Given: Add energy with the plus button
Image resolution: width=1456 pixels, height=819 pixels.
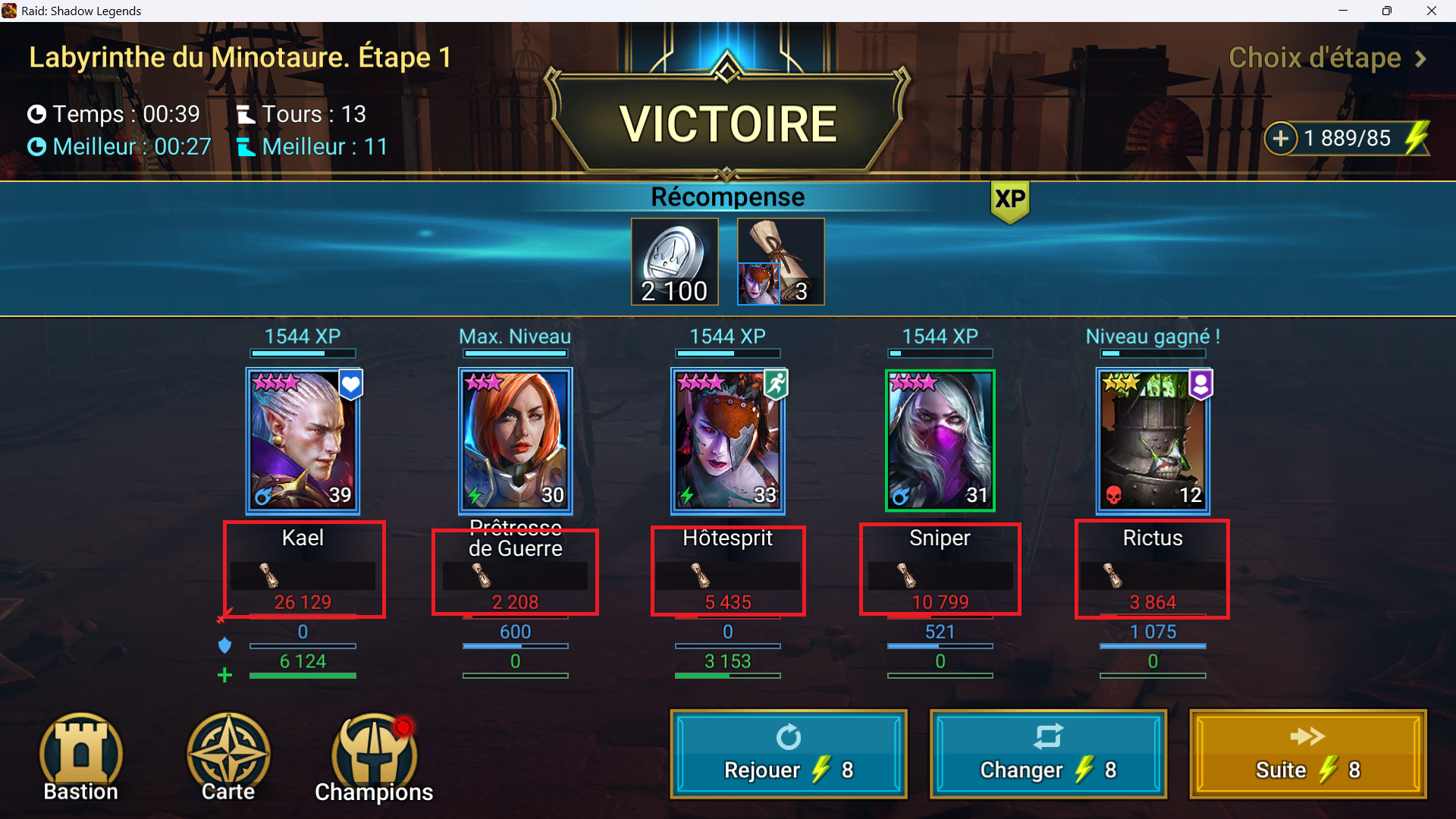Looking at the screenshot, I should (x=1281, y=139).
